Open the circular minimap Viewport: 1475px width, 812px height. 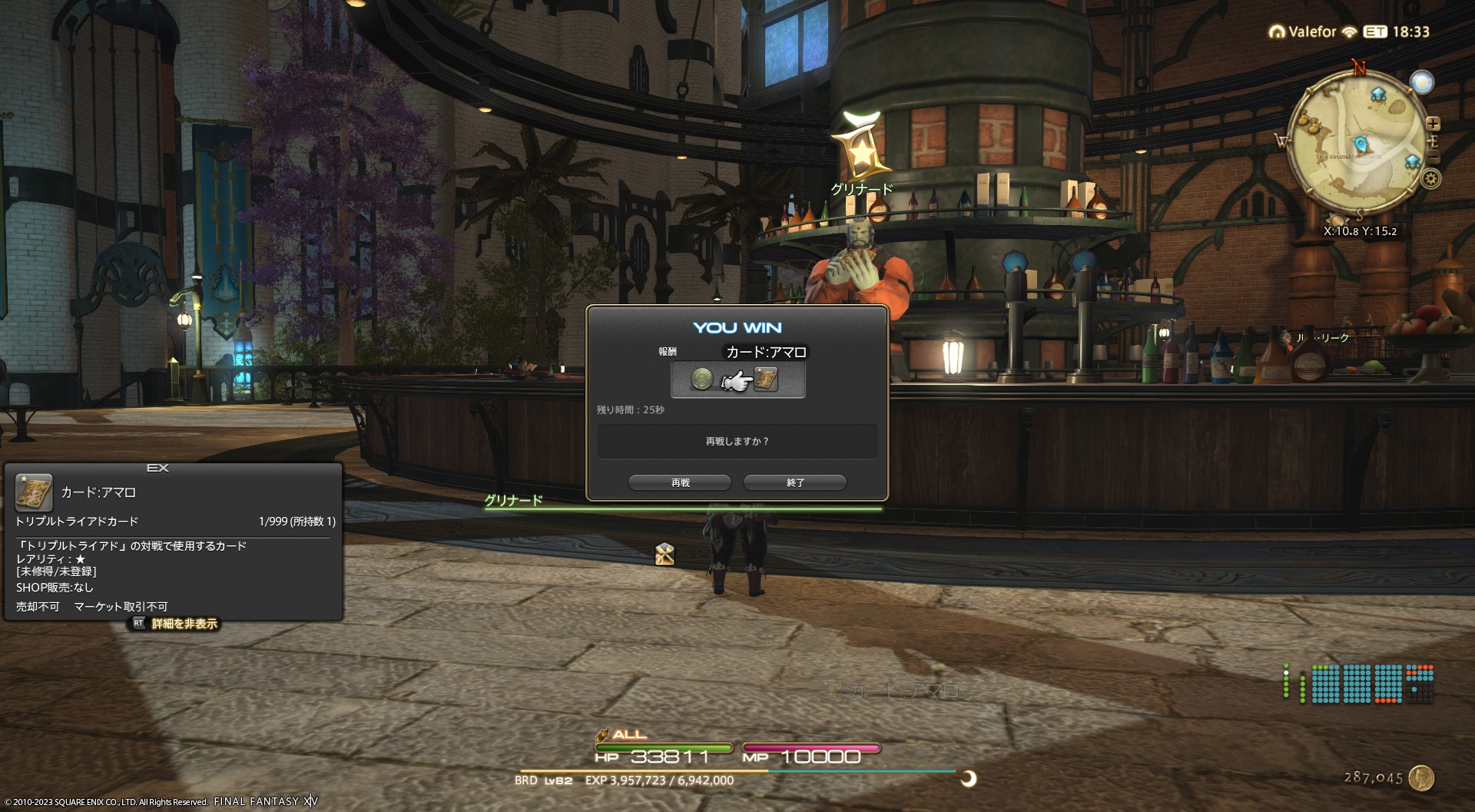(x=1360, y=144)
